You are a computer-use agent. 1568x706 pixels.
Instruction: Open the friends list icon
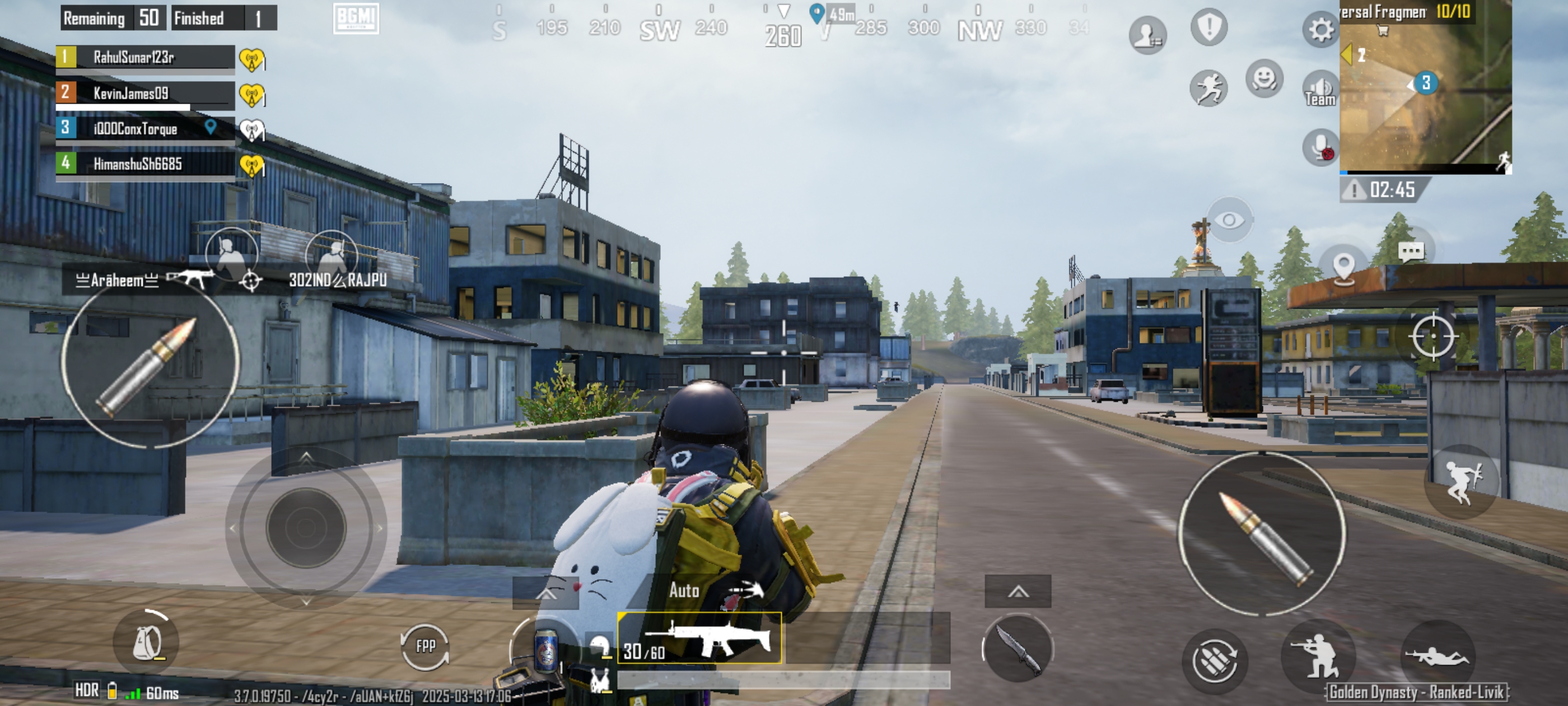tap(1147, 35)
